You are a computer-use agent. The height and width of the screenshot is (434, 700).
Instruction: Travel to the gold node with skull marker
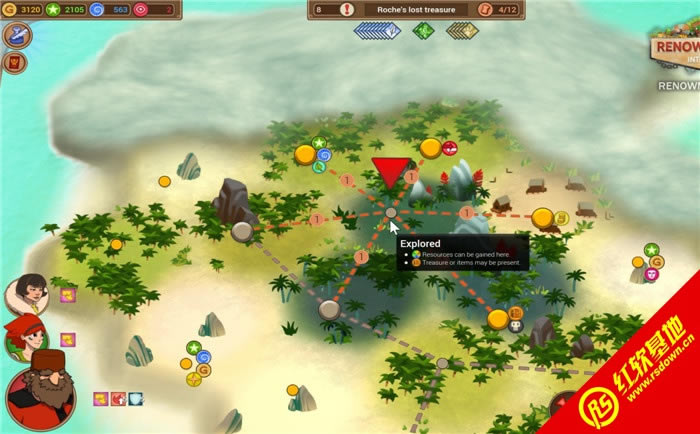[x=498, y=319]
